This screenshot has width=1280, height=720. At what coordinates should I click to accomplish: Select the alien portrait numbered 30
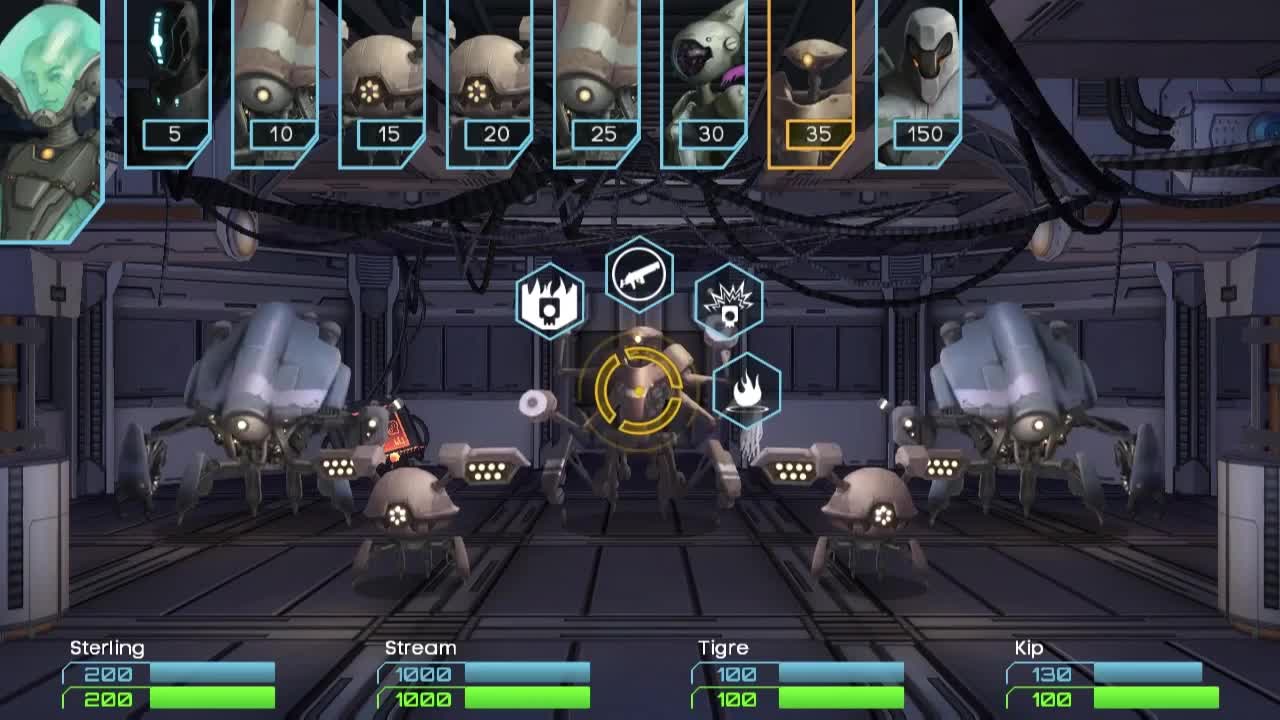pyautogui.click(x=704, y=82)
